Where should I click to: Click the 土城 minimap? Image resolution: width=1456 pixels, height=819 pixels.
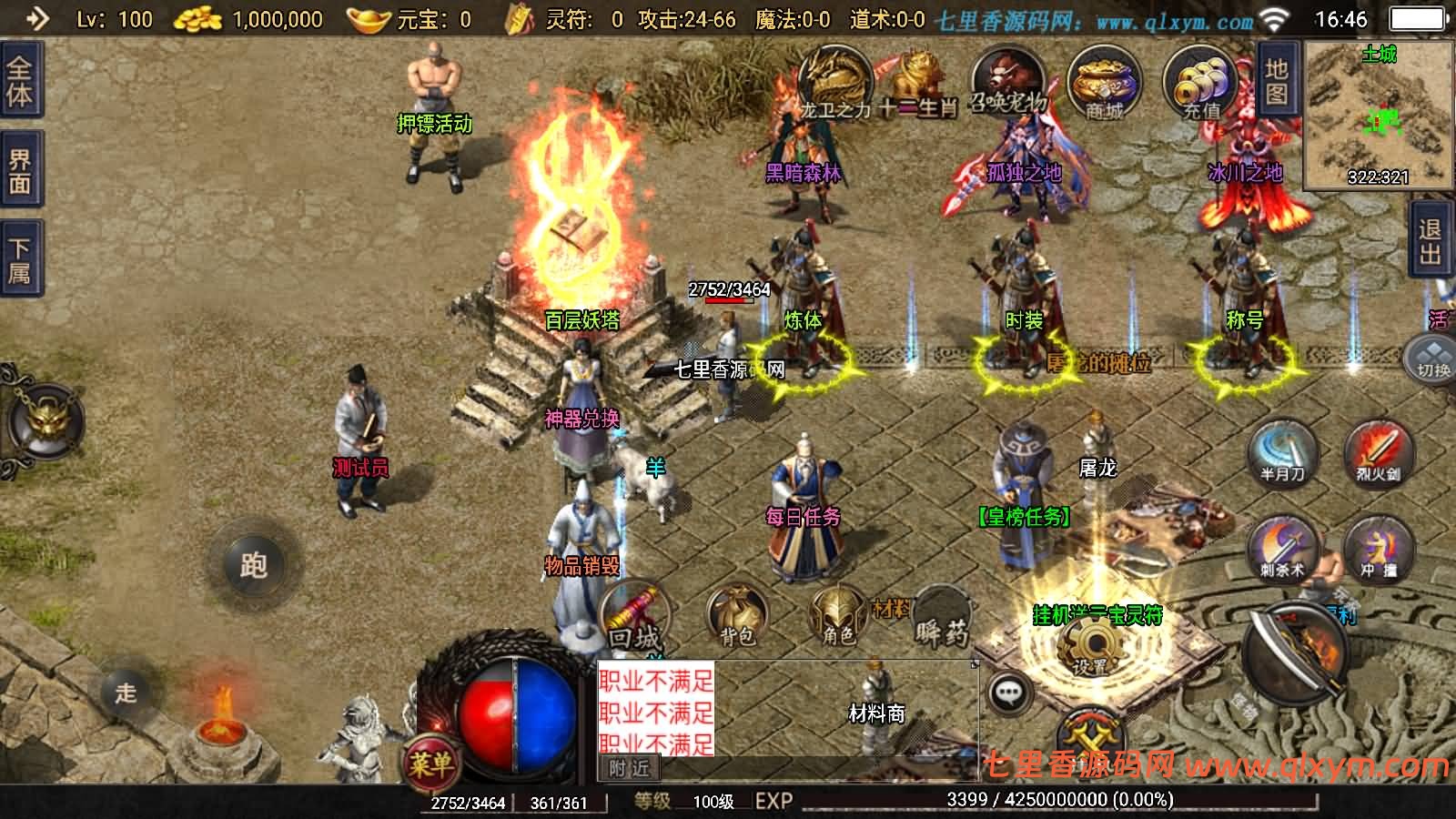click(1379, 114)
